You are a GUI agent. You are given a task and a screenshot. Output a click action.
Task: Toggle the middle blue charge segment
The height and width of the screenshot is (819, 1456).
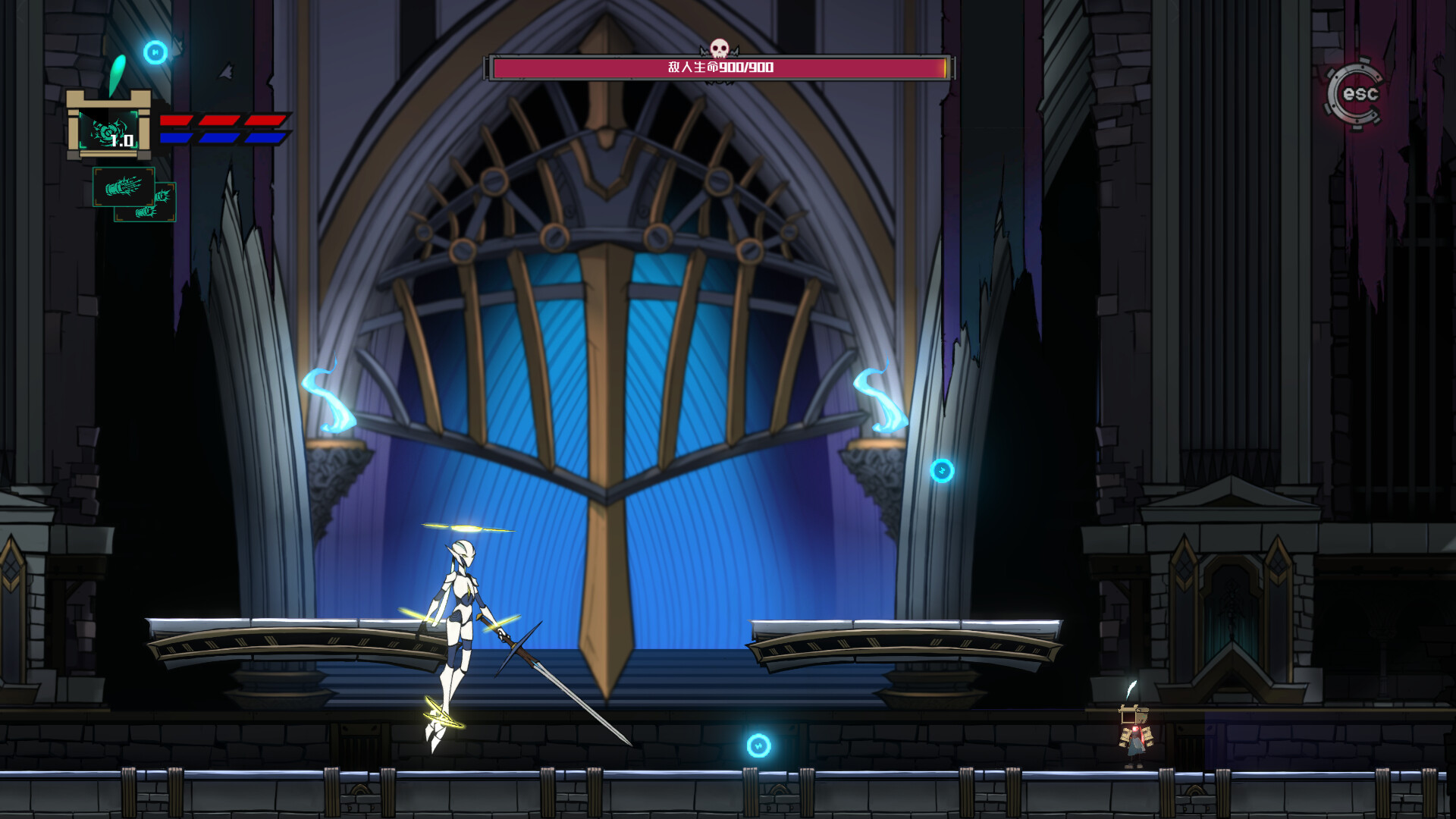point(220,138)
